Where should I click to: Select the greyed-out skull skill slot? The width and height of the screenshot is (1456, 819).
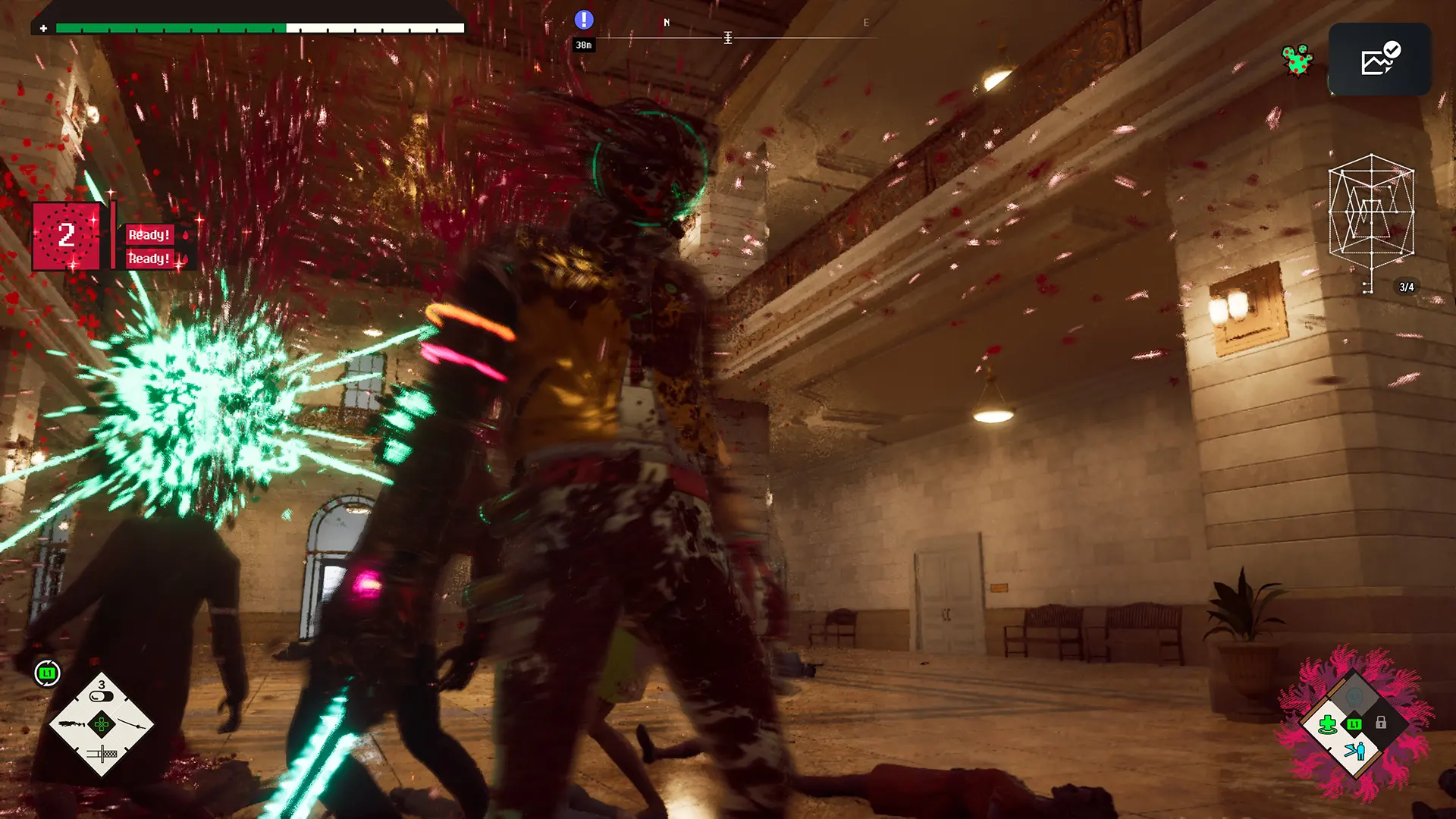1354,696
